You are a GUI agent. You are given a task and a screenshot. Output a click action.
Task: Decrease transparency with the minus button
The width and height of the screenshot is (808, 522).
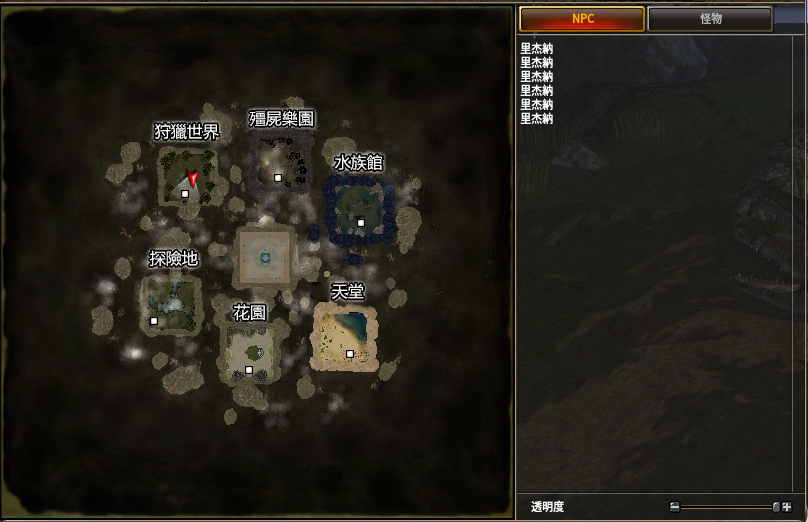point(675,507)
